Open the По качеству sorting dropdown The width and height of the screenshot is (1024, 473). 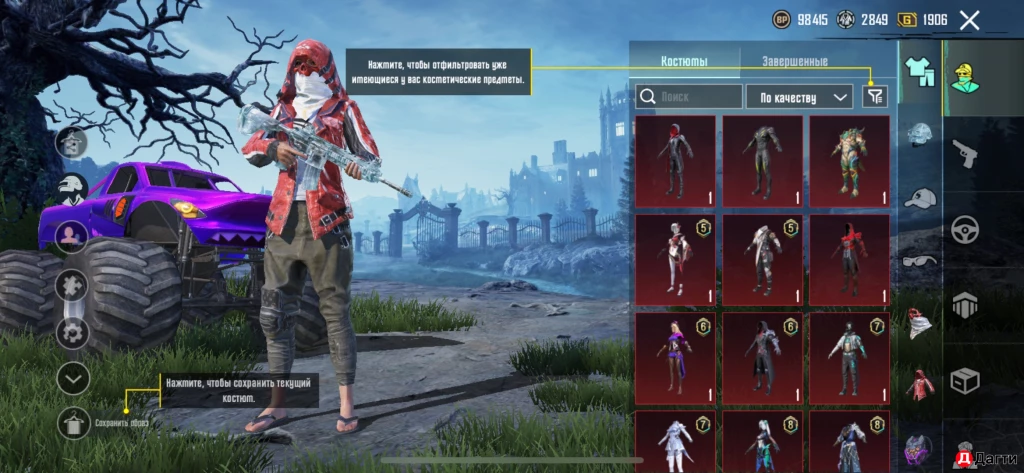799,97
